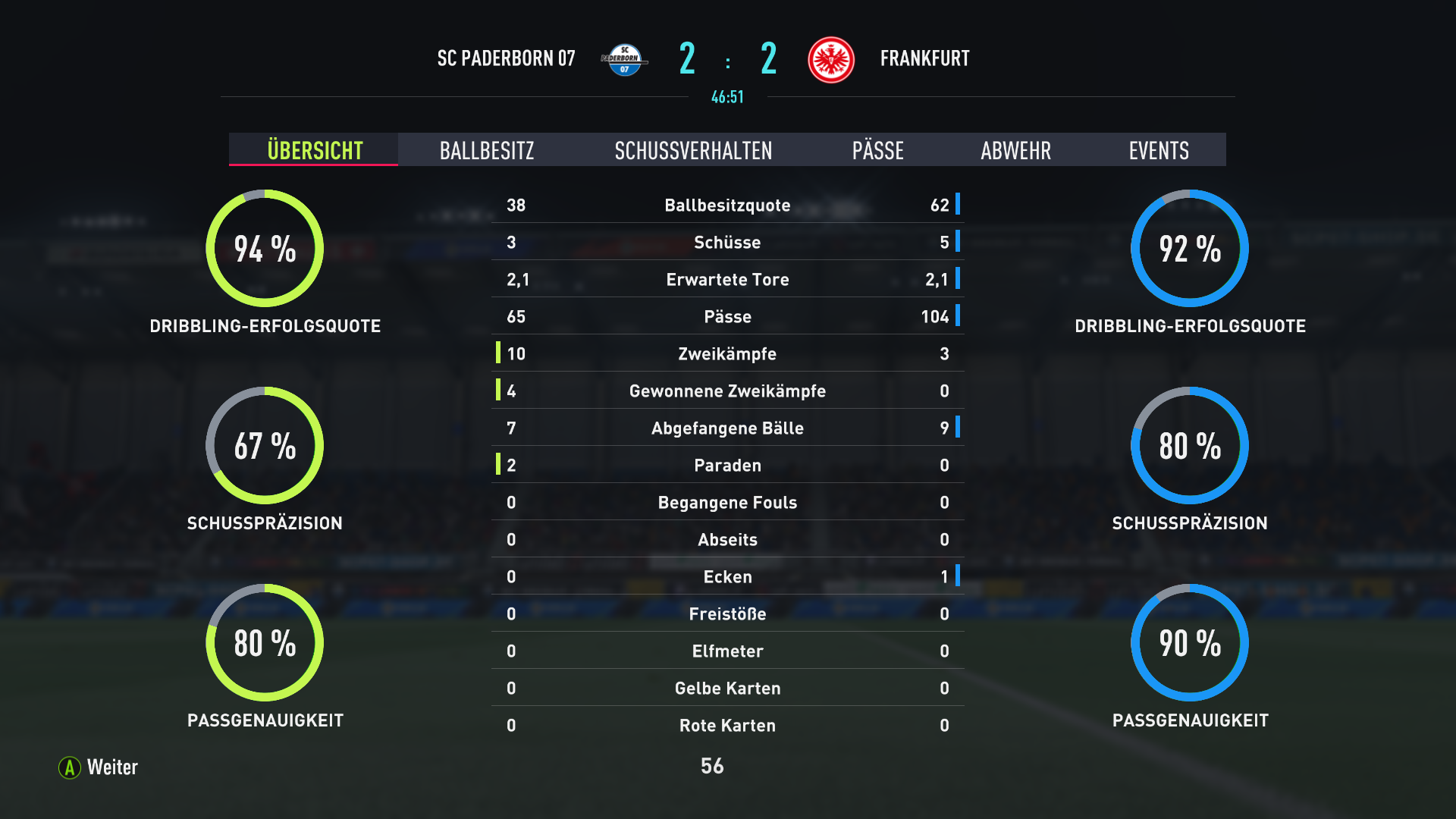Viewport: 1456px width, 819px height.
Task: Show the Pässe statistics tab
Action: (877, 150)
